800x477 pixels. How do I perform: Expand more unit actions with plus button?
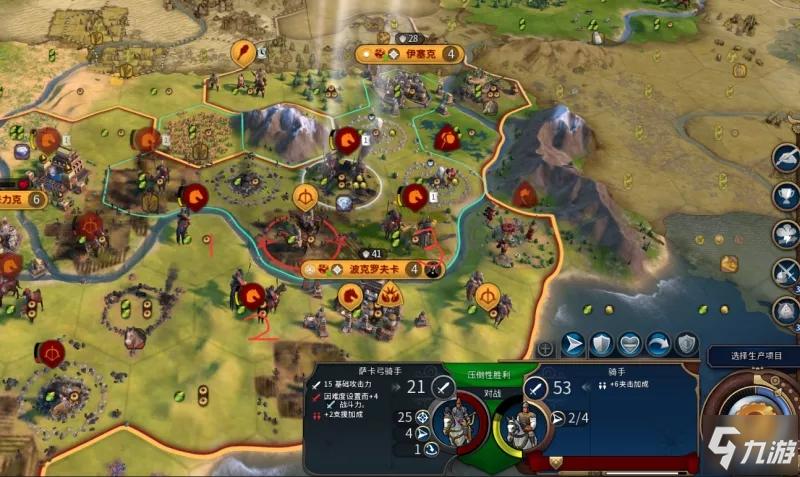click(545, 349)
